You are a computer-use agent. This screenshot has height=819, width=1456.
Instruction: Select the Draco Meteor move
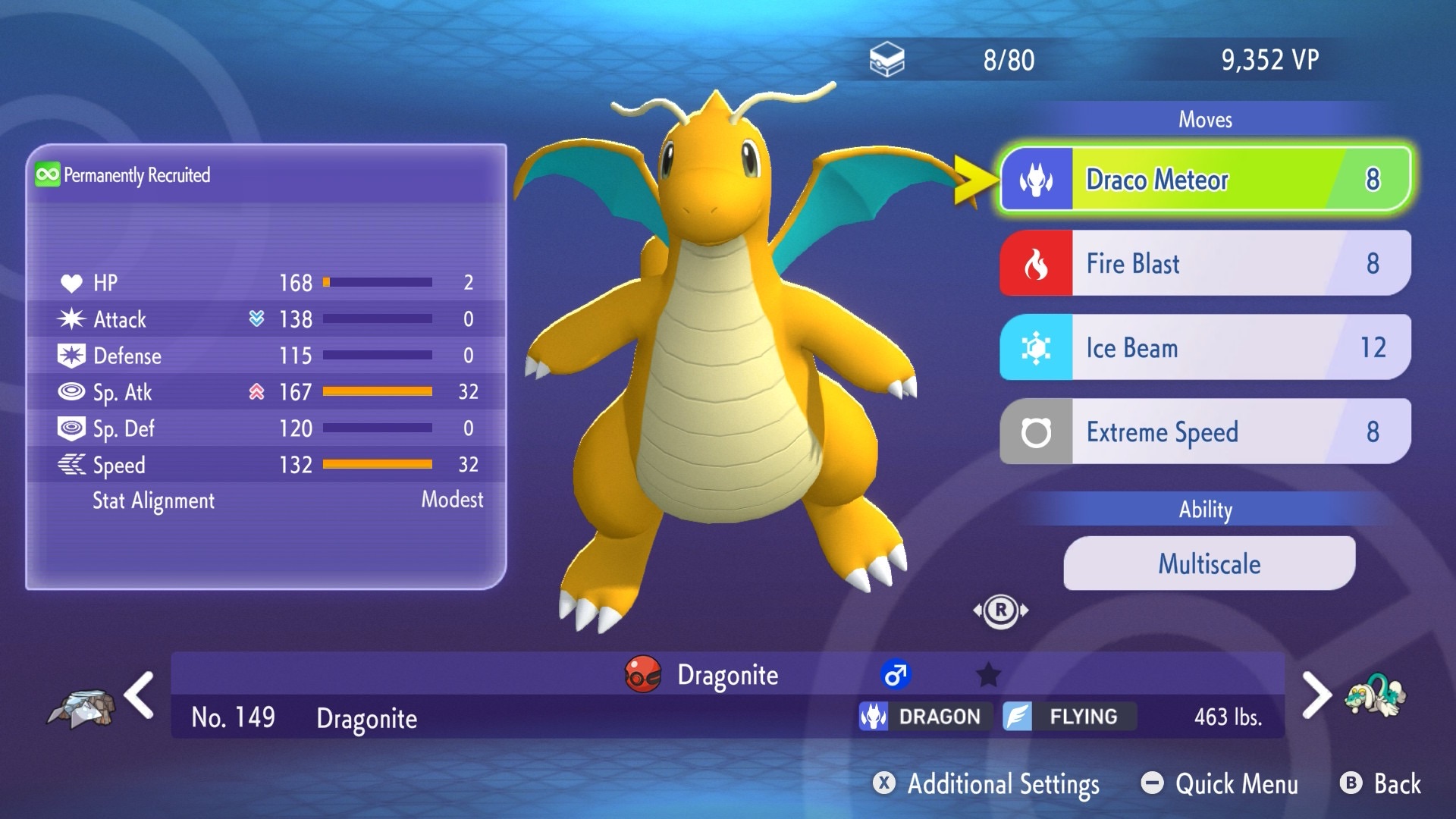(x=1206, y=180)
